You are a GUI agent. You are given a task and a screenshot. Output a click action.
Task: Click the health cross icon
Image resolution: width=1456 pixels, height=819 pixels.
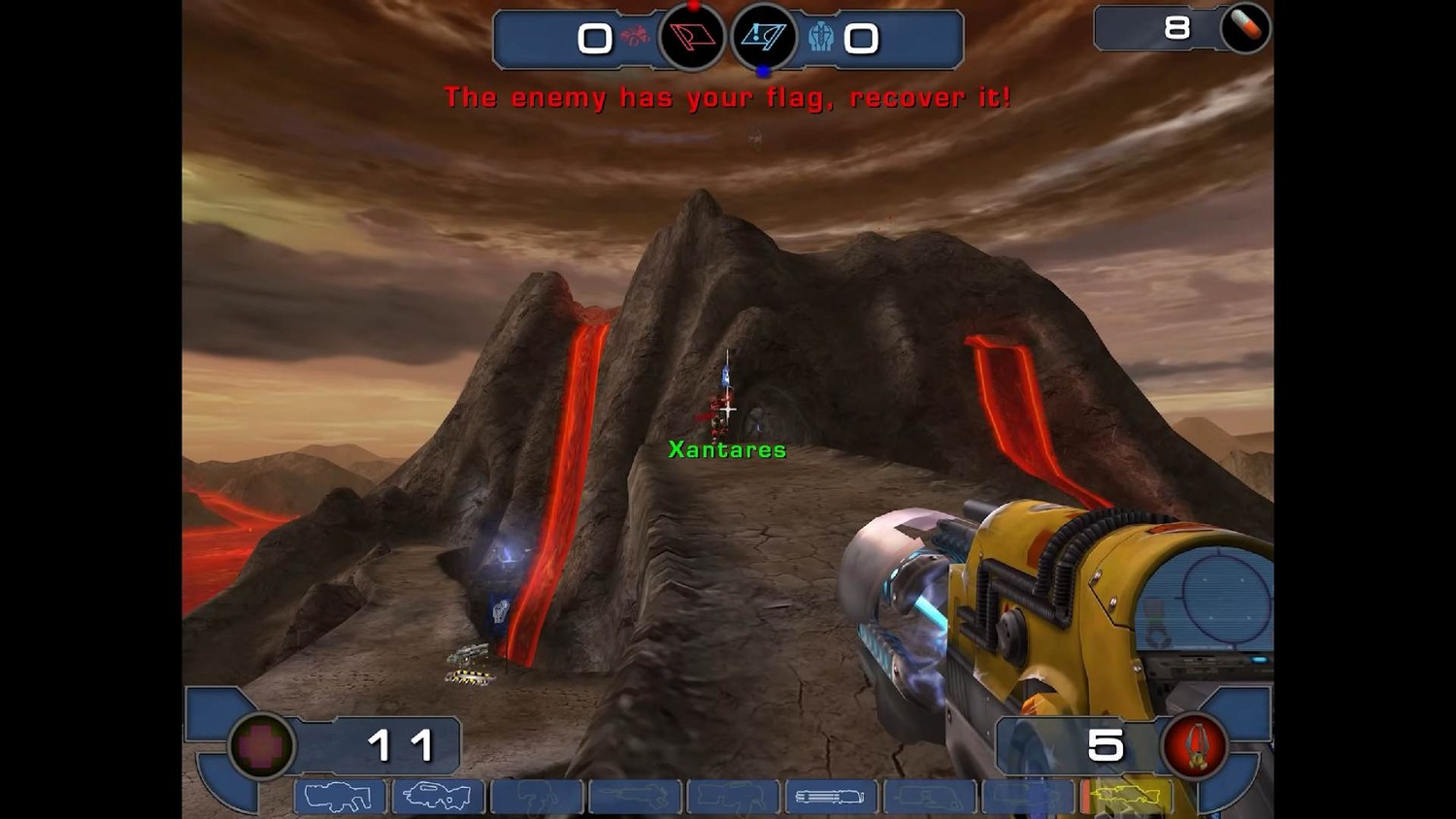click(x=261, y=746)
